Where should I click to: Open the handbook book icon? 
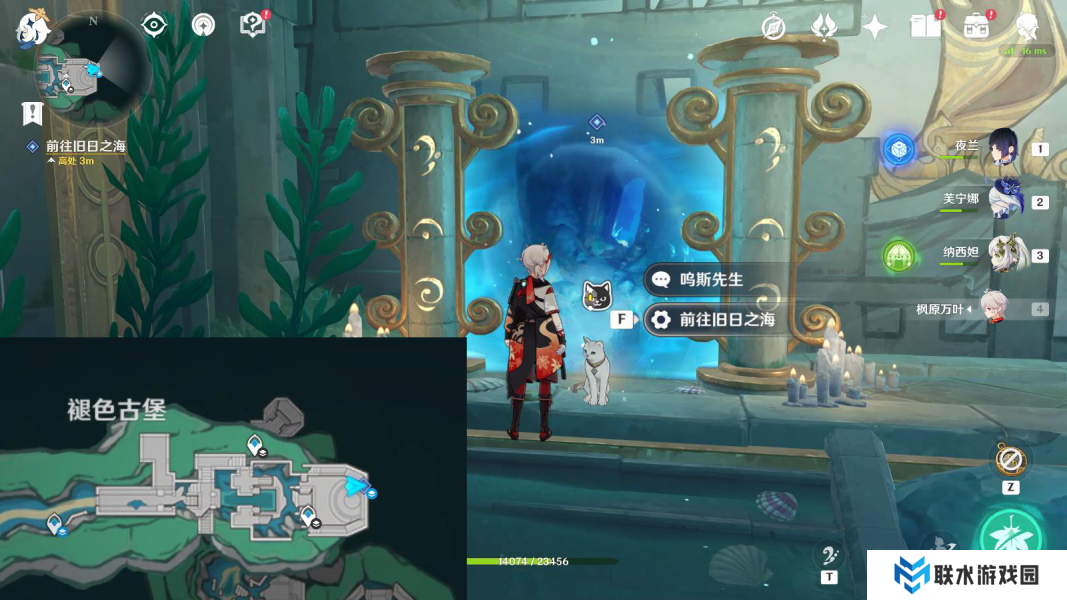(926, 26)
